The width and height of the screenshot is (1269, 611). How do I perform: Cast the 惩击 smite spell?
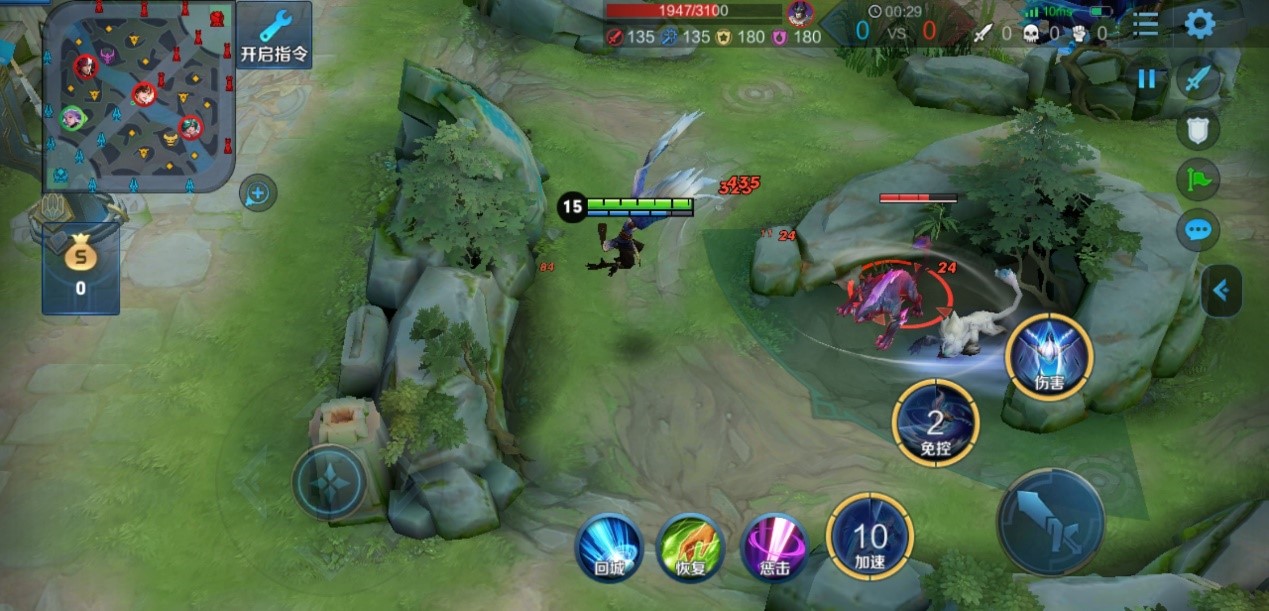(x=774, y=548)
